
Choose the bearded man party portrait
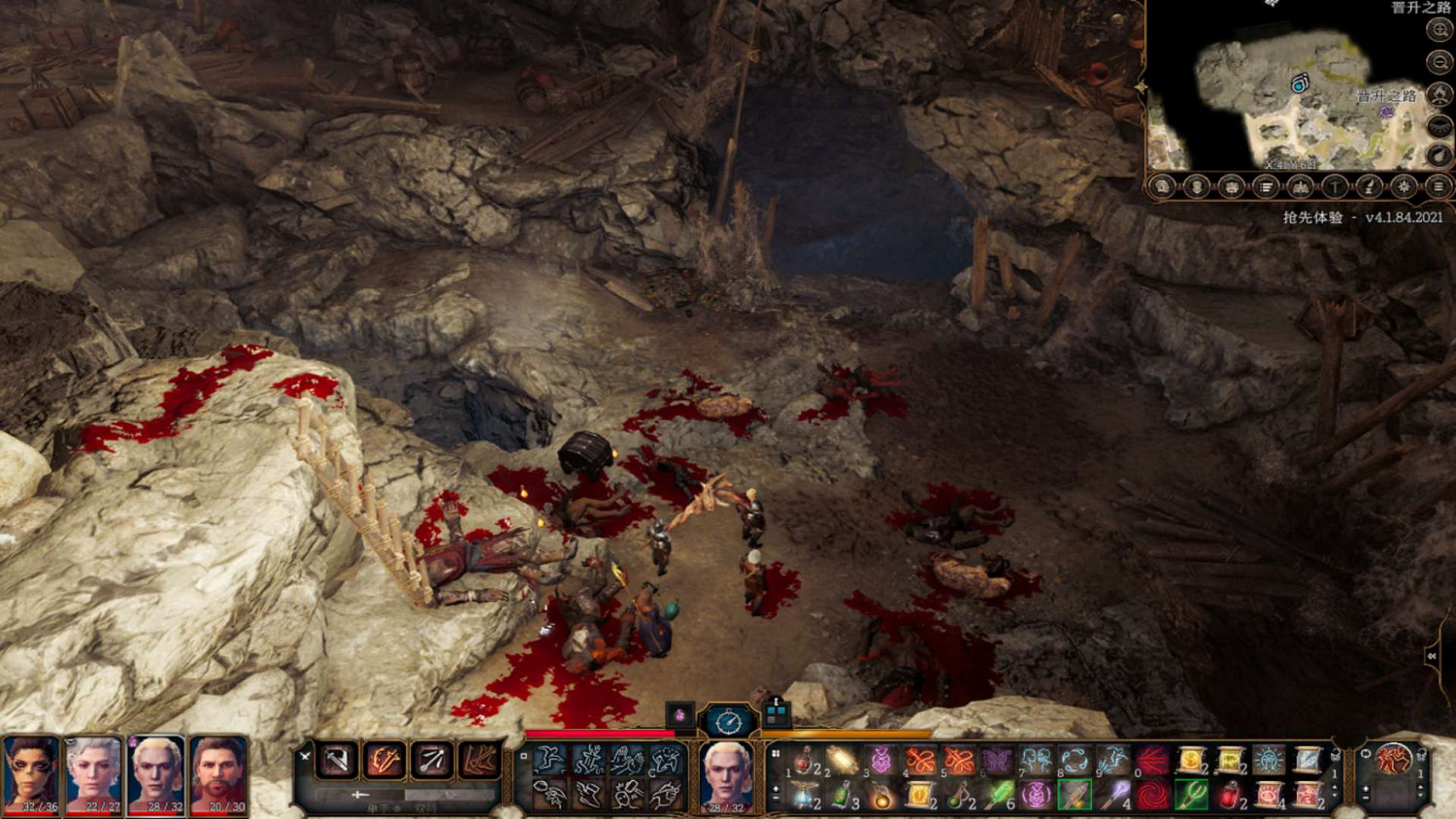coord(218,773)
